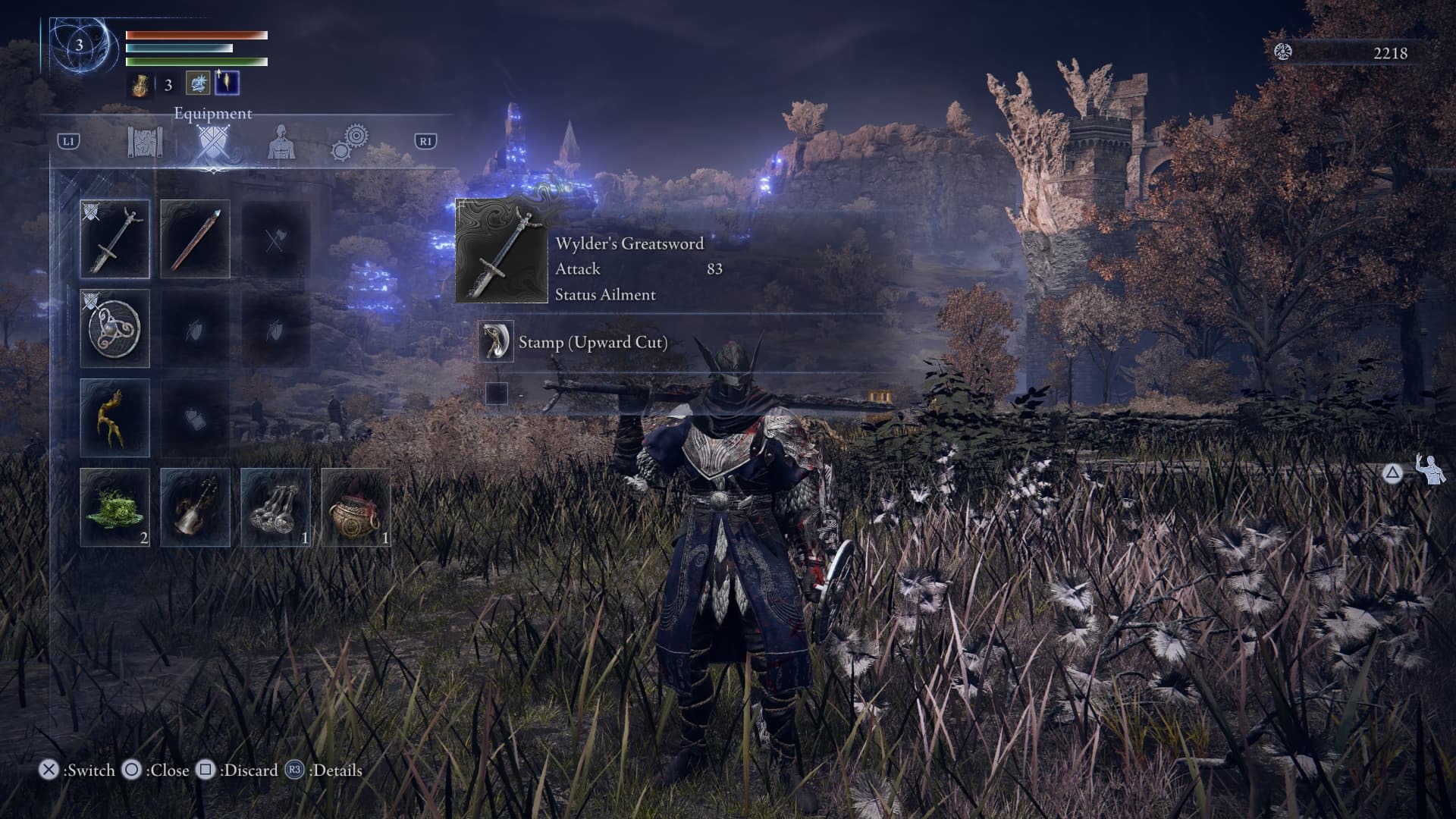Viewport: 1456px width, 819px height.
Task: Select the Wylder's Greatsword equipment slot
Action: click(115, 239)
